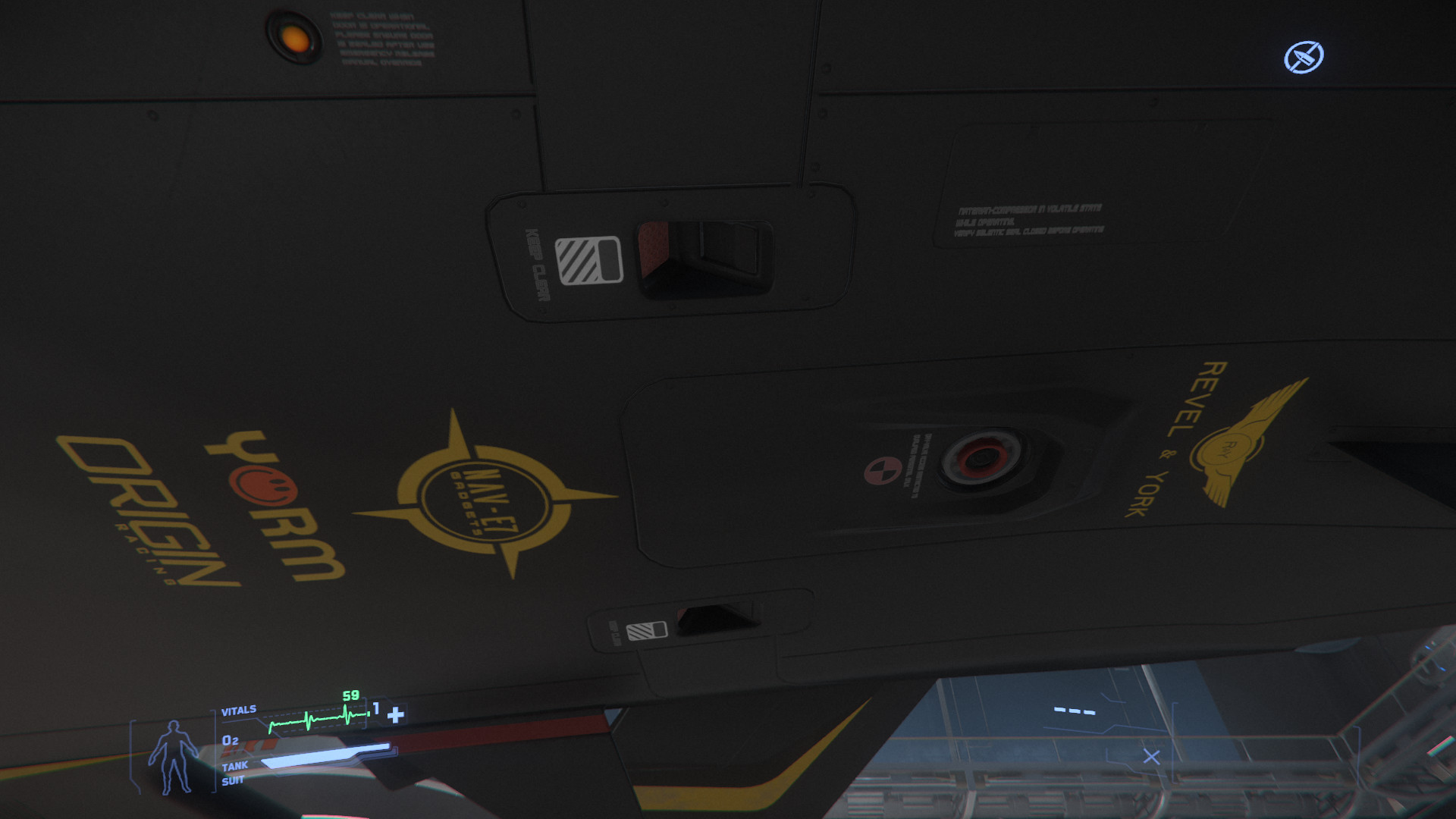Click the armistice zone no-weapons icon

point(1304,57)
